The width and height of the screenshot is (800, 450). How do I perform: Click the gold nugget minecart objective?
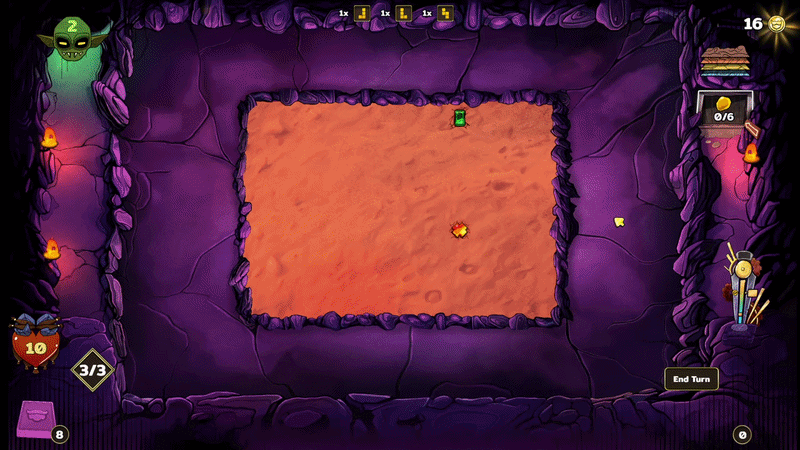723,110
